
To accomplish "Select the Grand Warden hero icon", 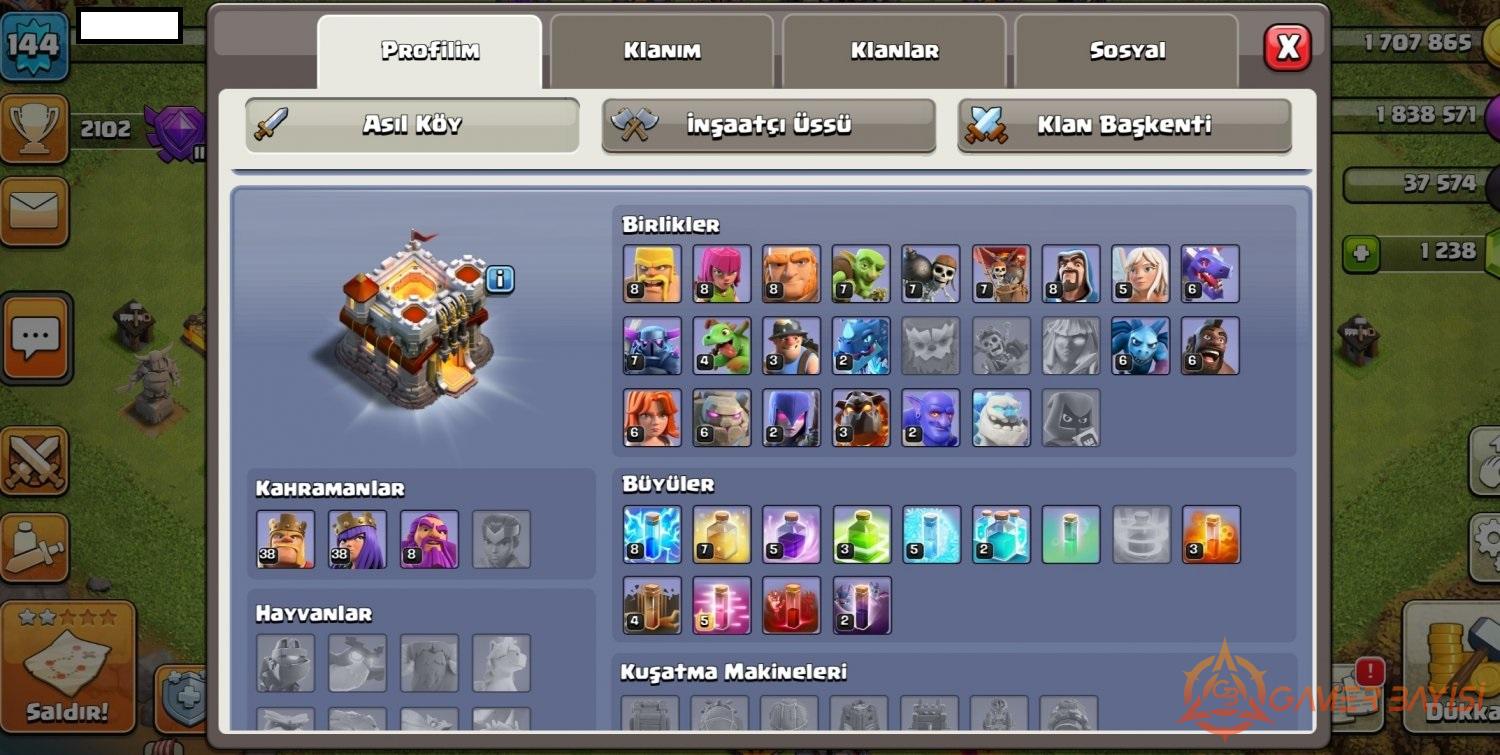I will pyautogui.click(x=429, y=539).
